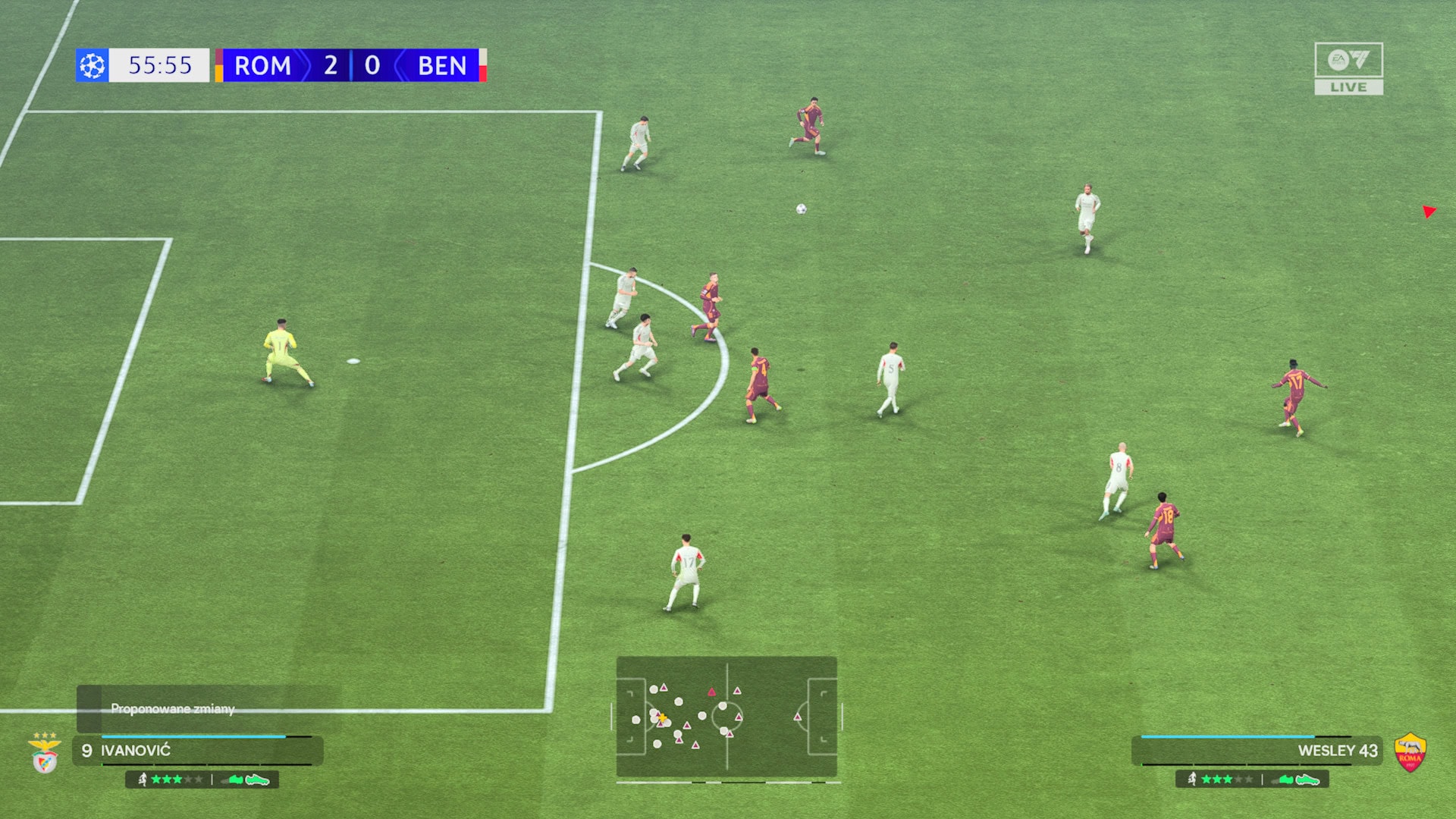Click the EA Sports LIVE watermark
The height and width of the screenshot is (819, 1456).
tap(1348, 68)
